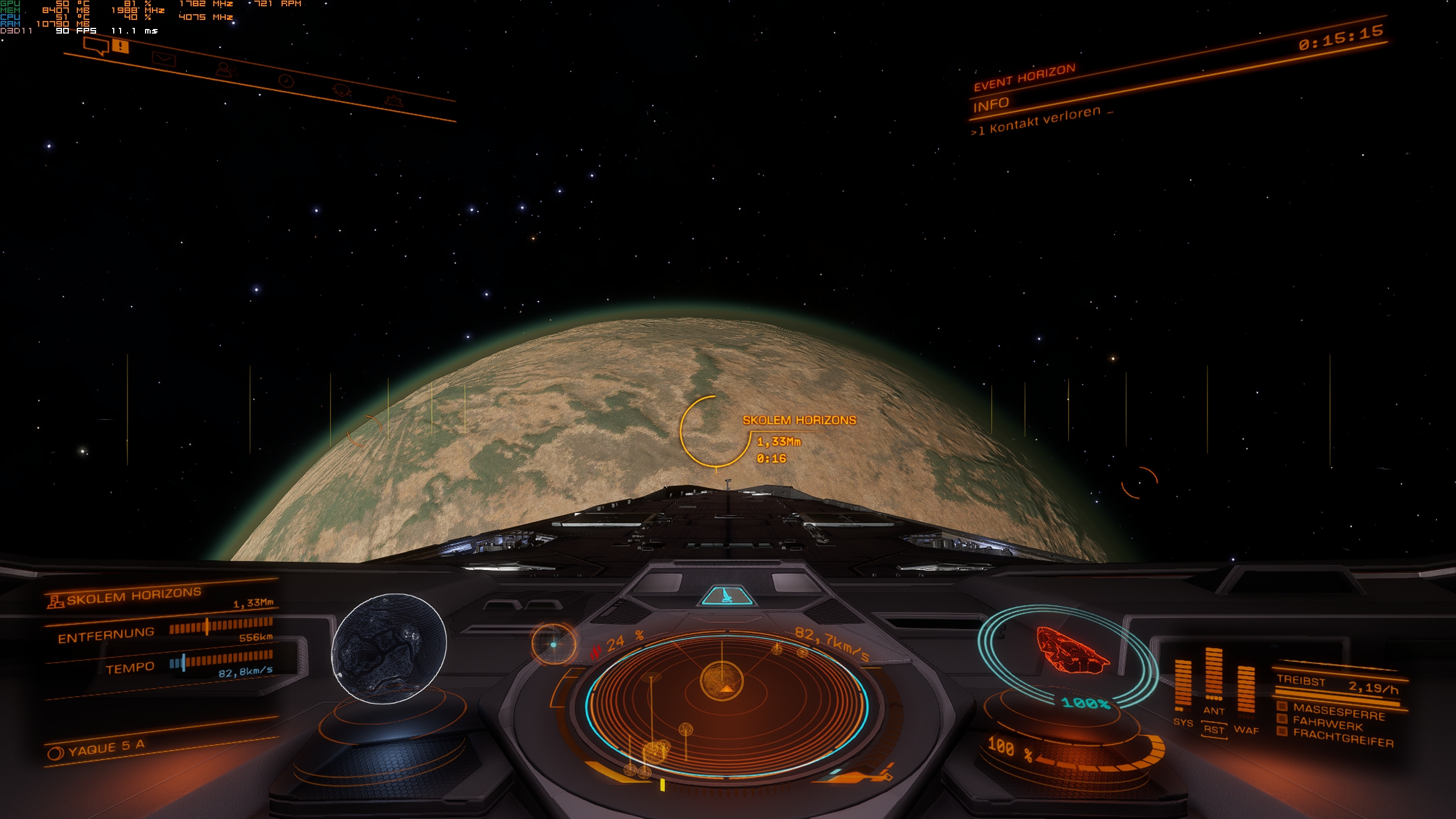Click the unread notification exclamation badge
The width and height of the screenshot is (1456, 819).
119,45
